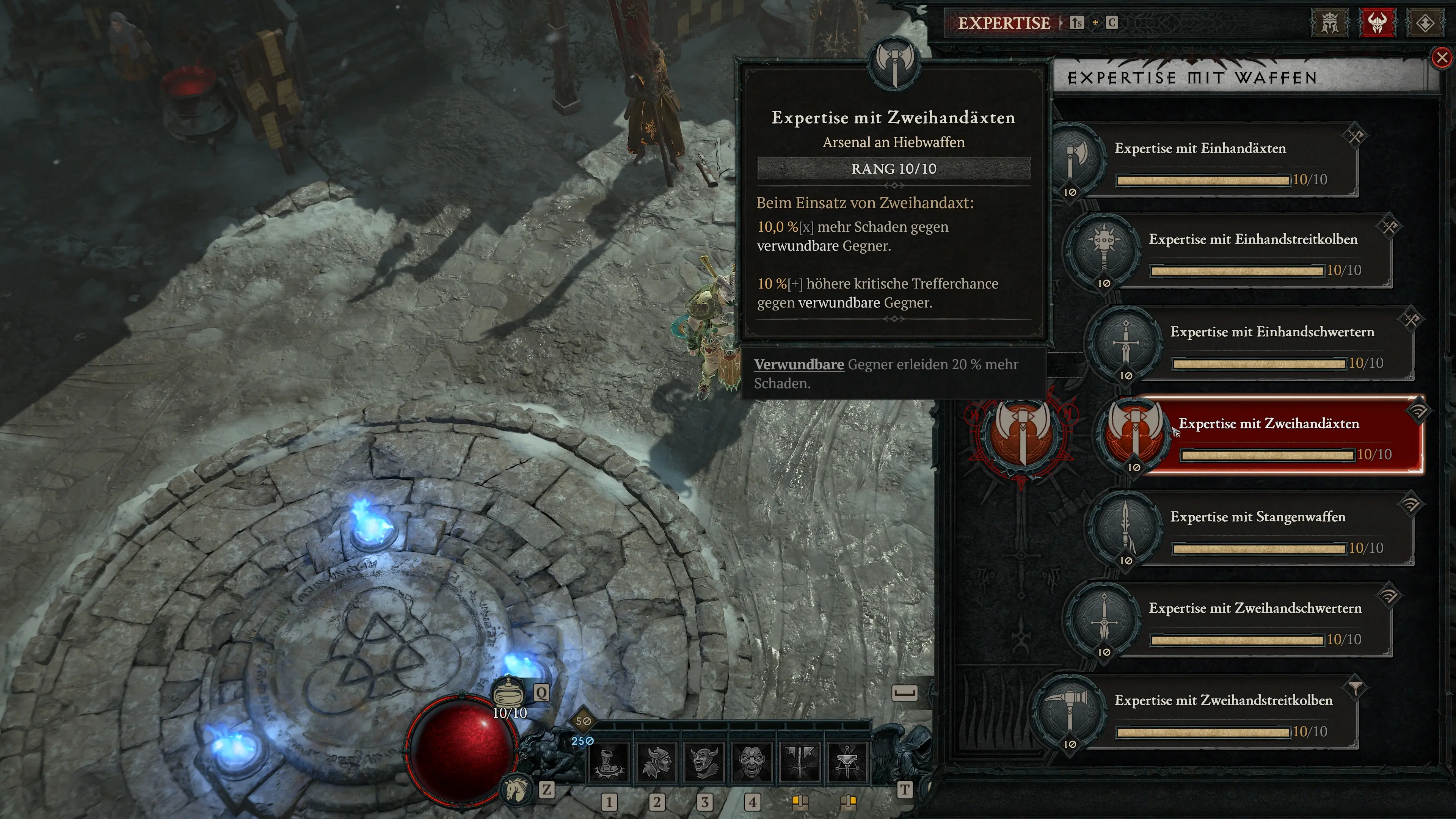Activate the stomping boot skill
This screenshot has height=819, width=1456.
609,761
